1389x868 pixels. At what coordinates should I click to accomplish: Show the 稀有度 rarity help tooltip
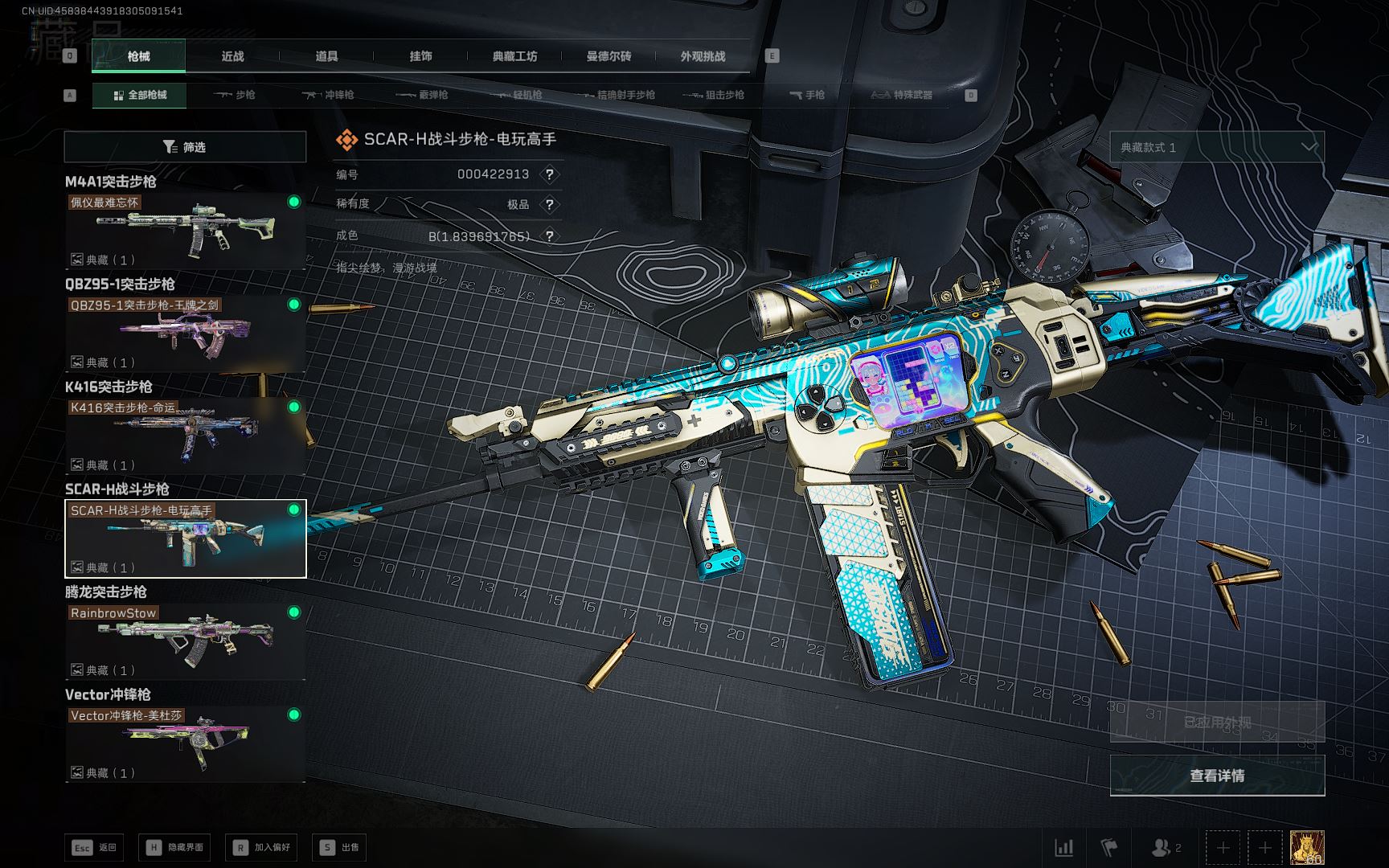point(550,204)
